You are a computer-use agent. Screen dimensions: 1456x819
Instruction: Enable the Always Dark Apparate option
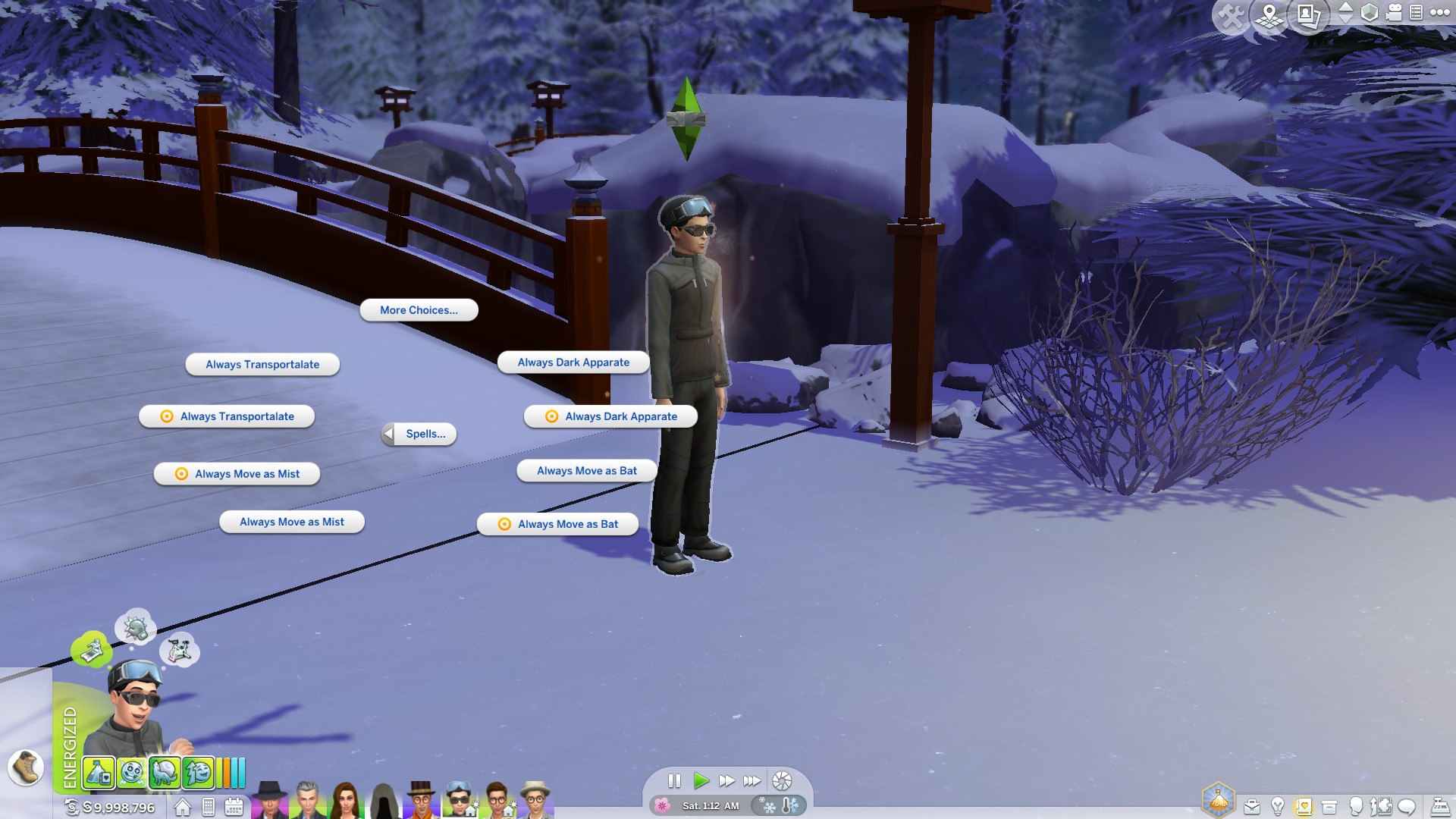coord(610,416)
